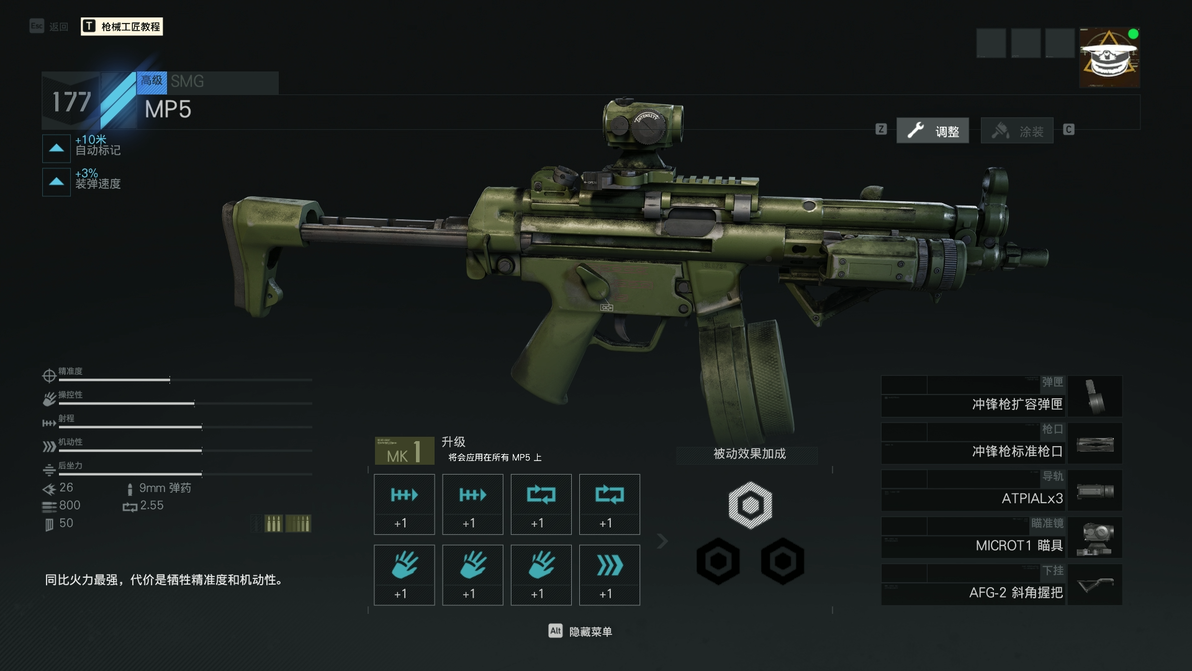Select the 弹匣 冲锋枪扩容弹匣 slot
Viewport: 1192px width, 671px height.
point(1001,397)
